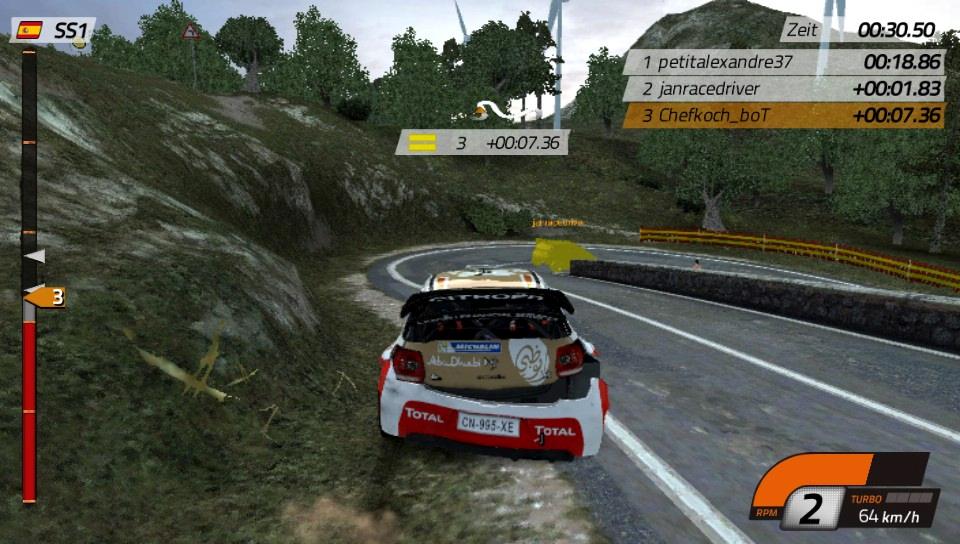
Task: Select petitalexandre37 leaderboard row
Action: click(x=784, y=62)
